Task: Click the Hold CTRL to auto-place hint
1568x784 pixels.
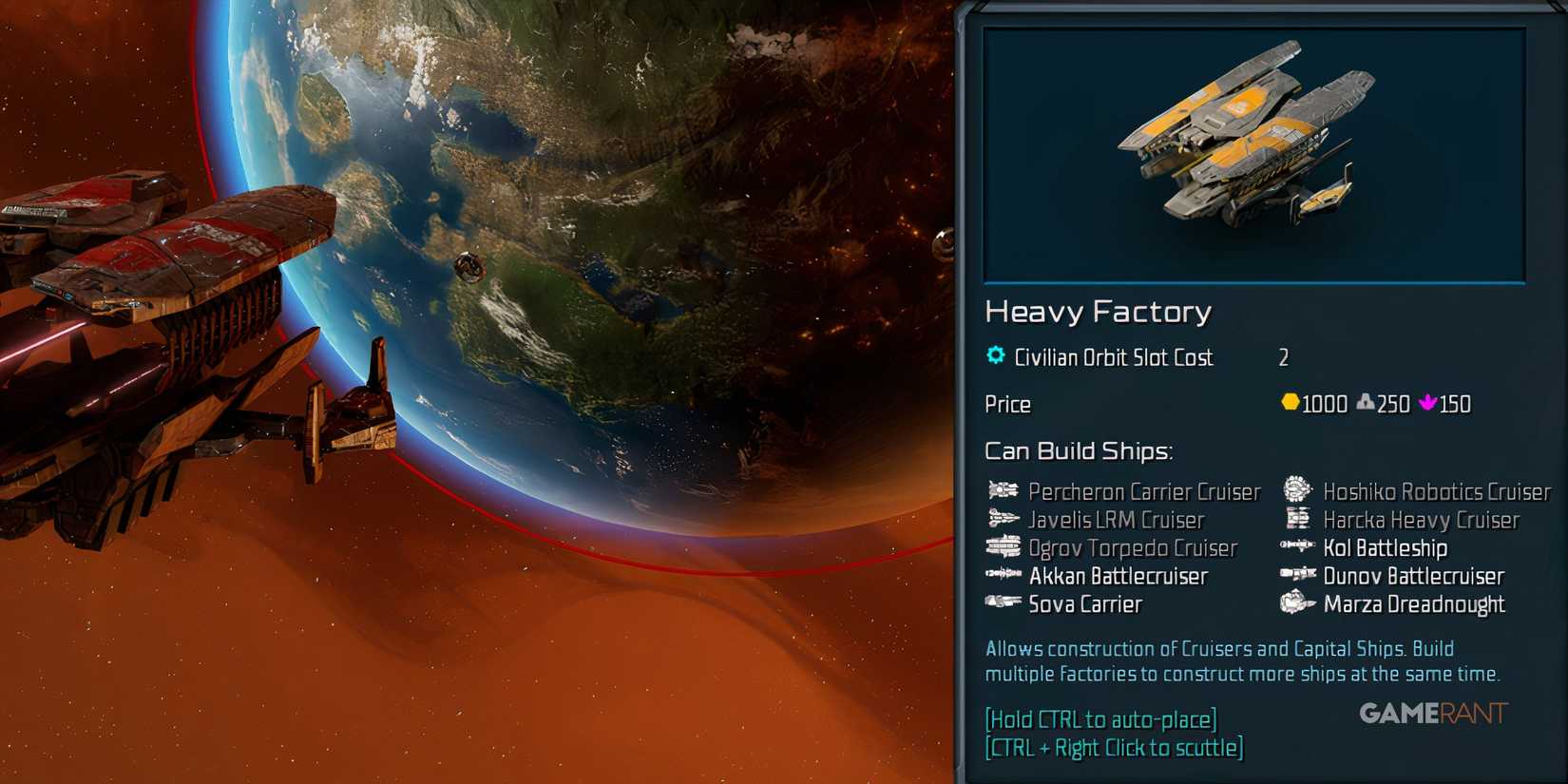Action: 1101,719
